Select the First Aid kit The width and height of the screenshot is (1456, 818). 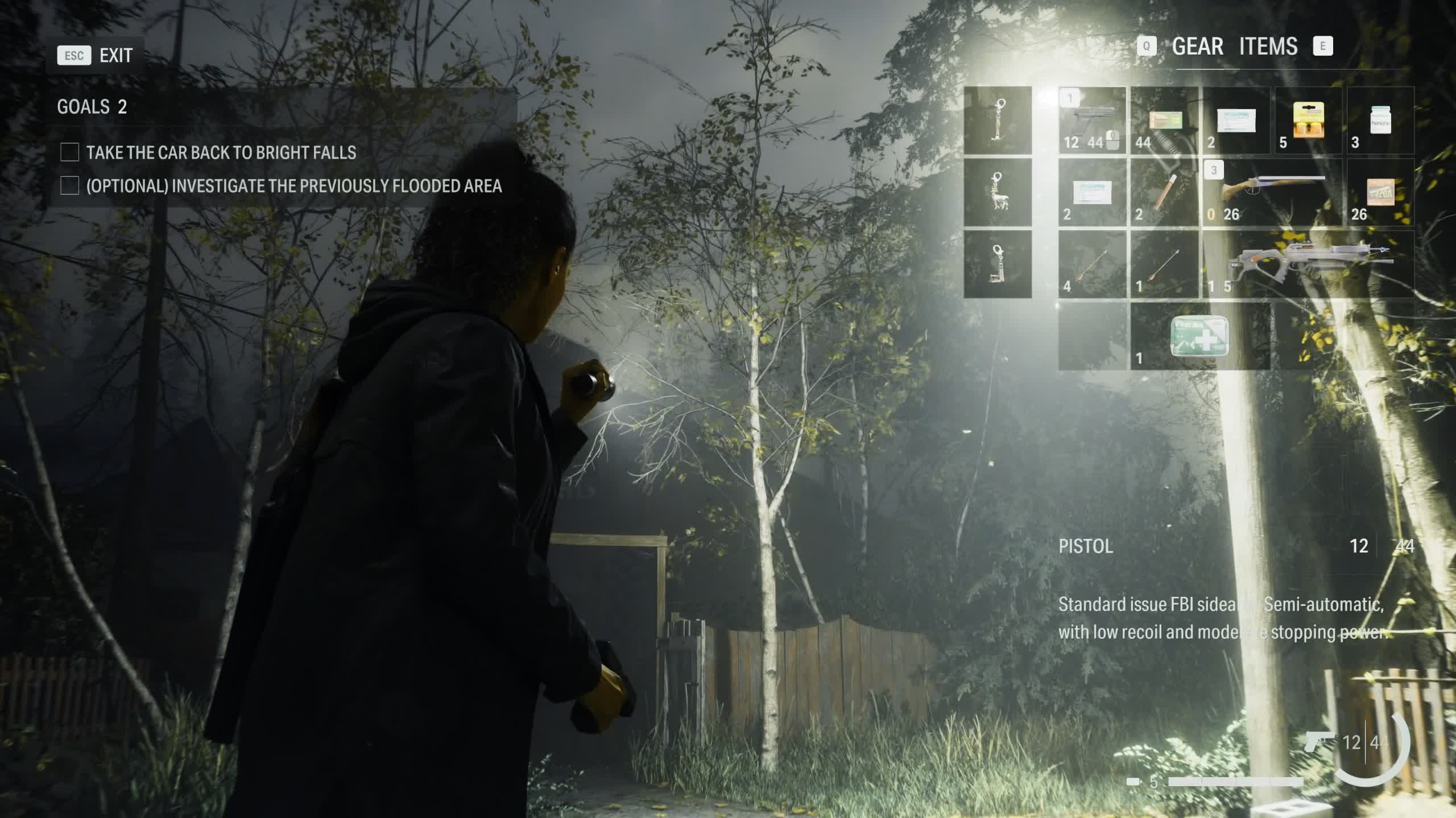(x=1199, y=337)
